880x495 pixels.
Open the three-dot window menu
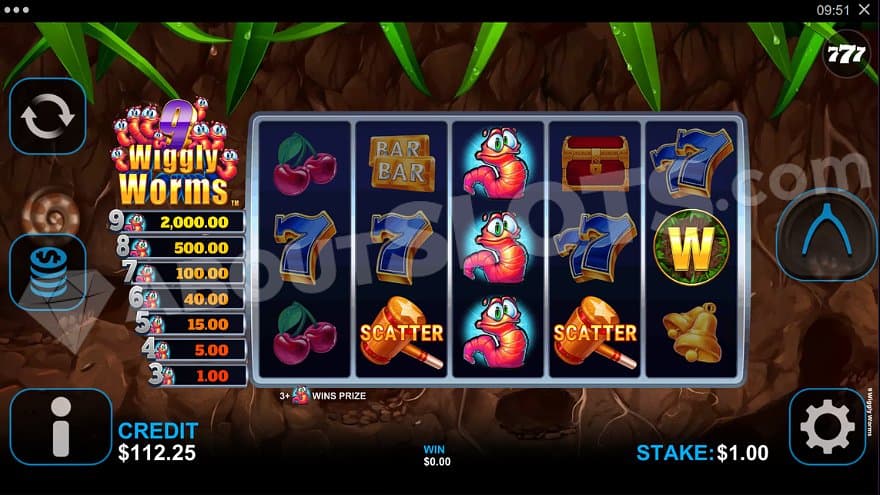pos(17,10)
